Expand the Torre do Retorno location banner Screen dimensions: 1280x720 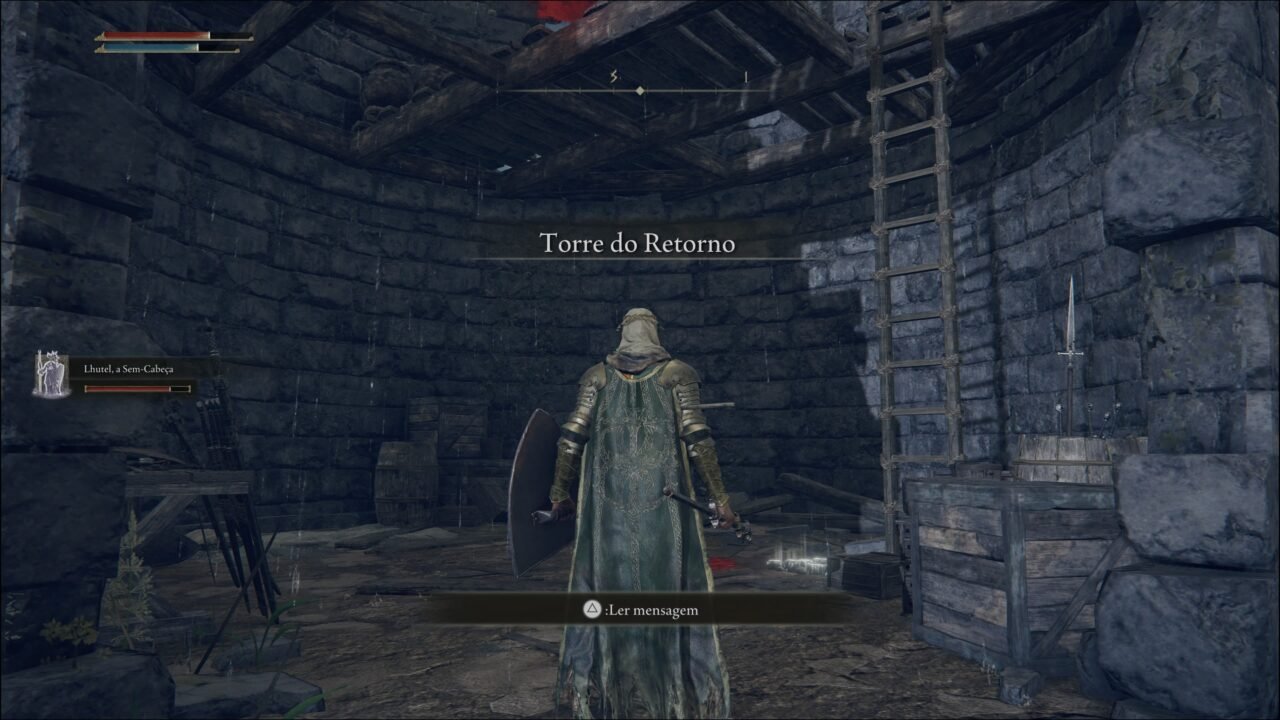click(638, 240)
